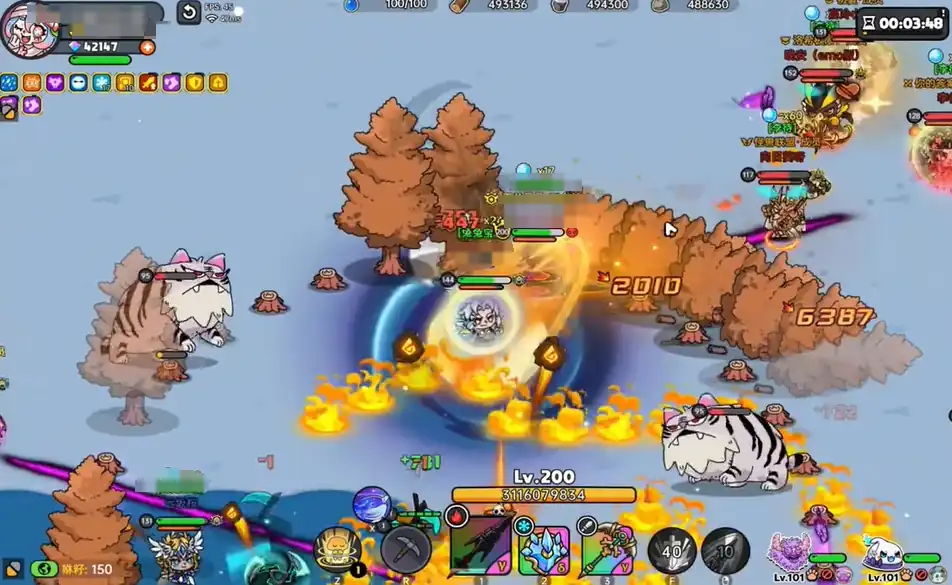Inspect the sword-with-arrow attack buff icon

point(147,83)
